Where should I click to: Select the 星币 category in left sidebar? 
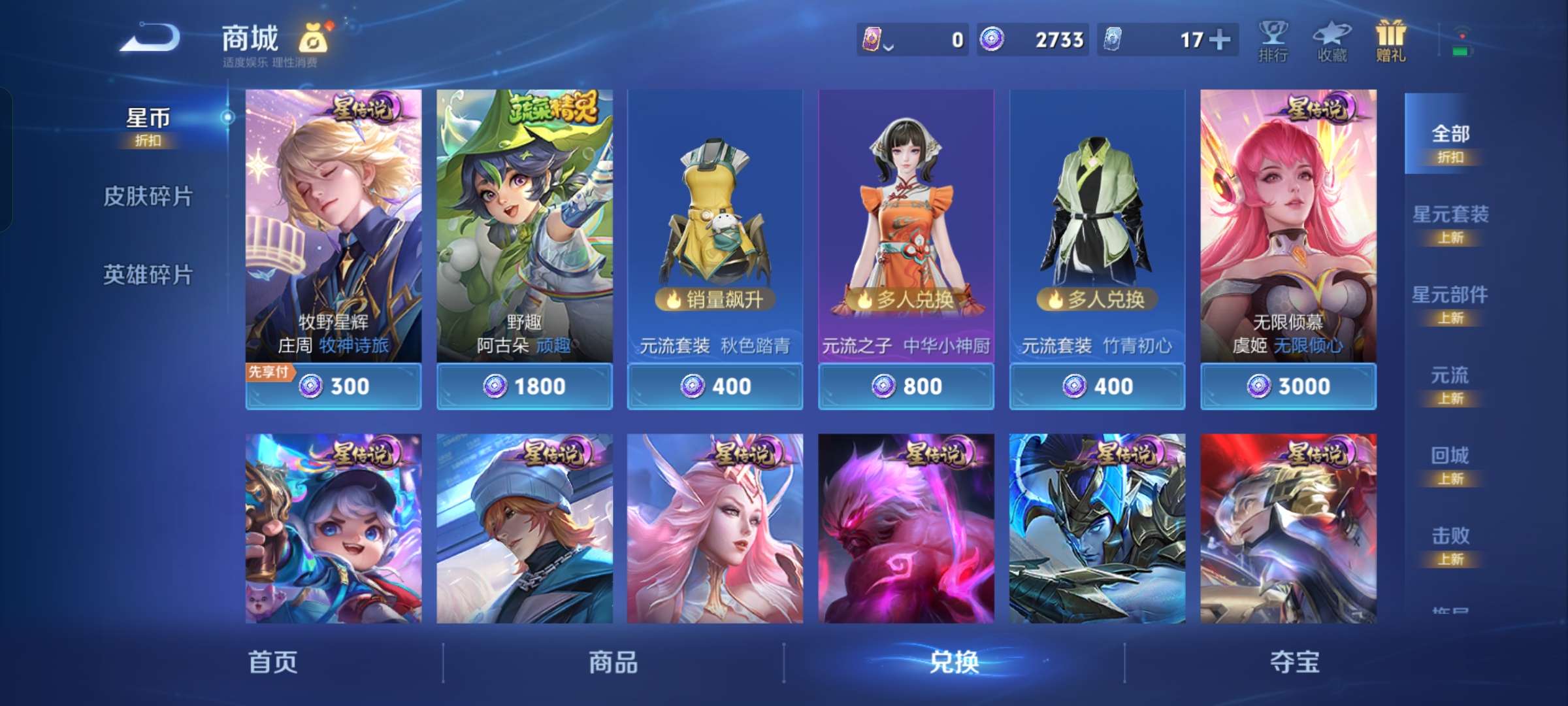point(149,118)
